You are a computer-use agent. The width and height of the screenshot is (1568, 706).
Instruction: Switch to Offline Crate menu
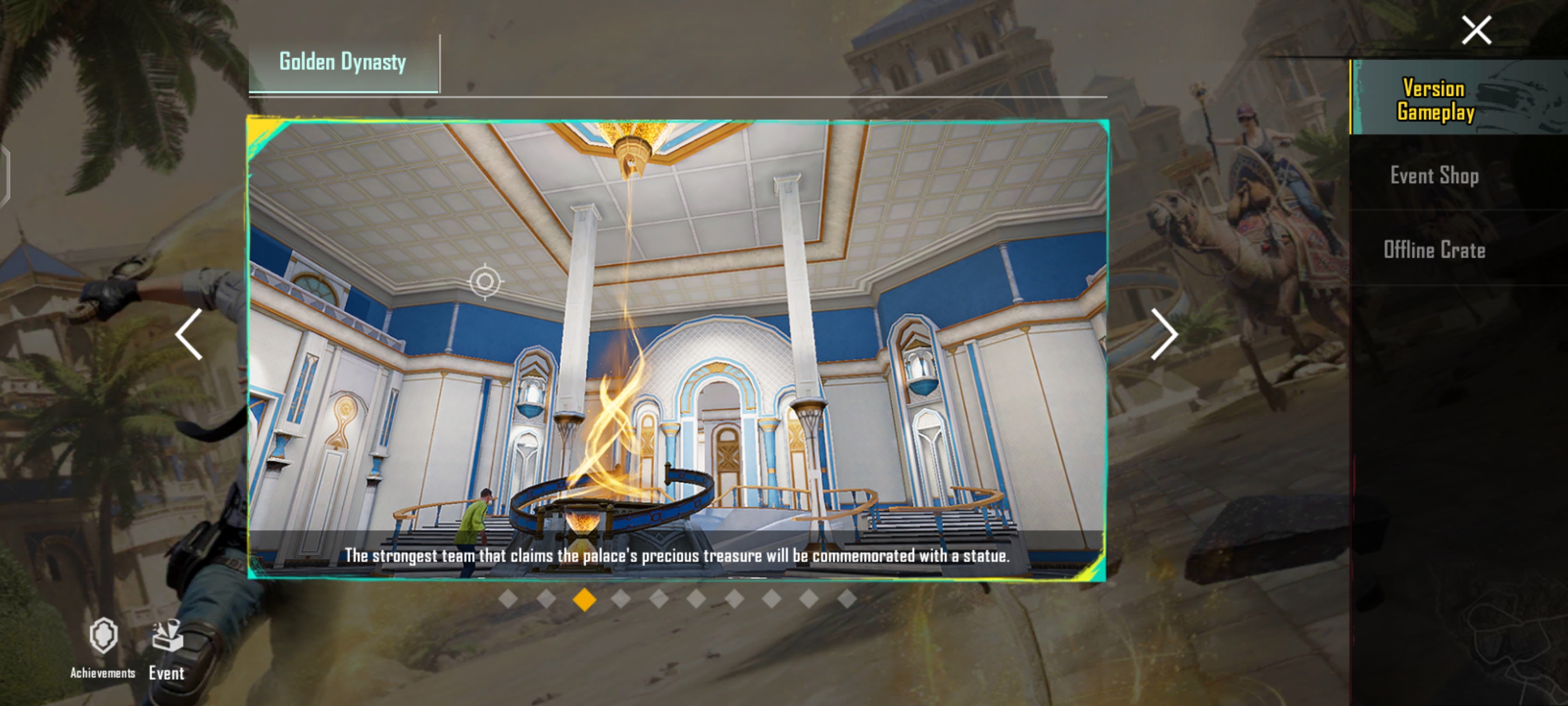pyautogui.click(x=1434, y=250)
